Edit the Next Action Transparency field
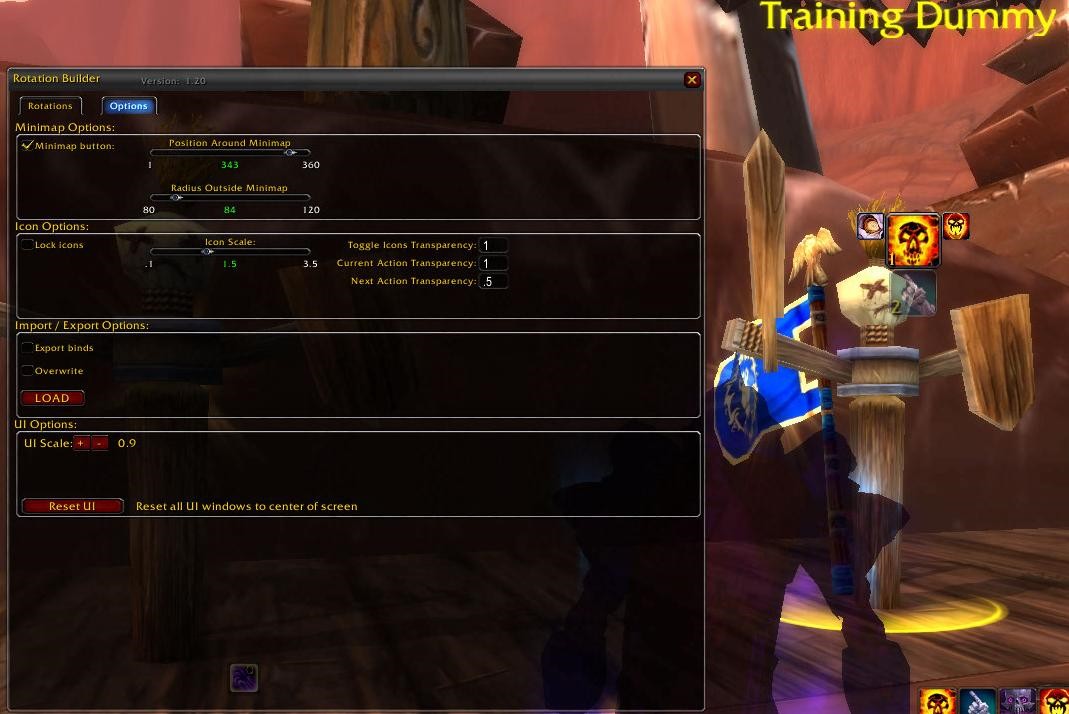 coord(493,282)
